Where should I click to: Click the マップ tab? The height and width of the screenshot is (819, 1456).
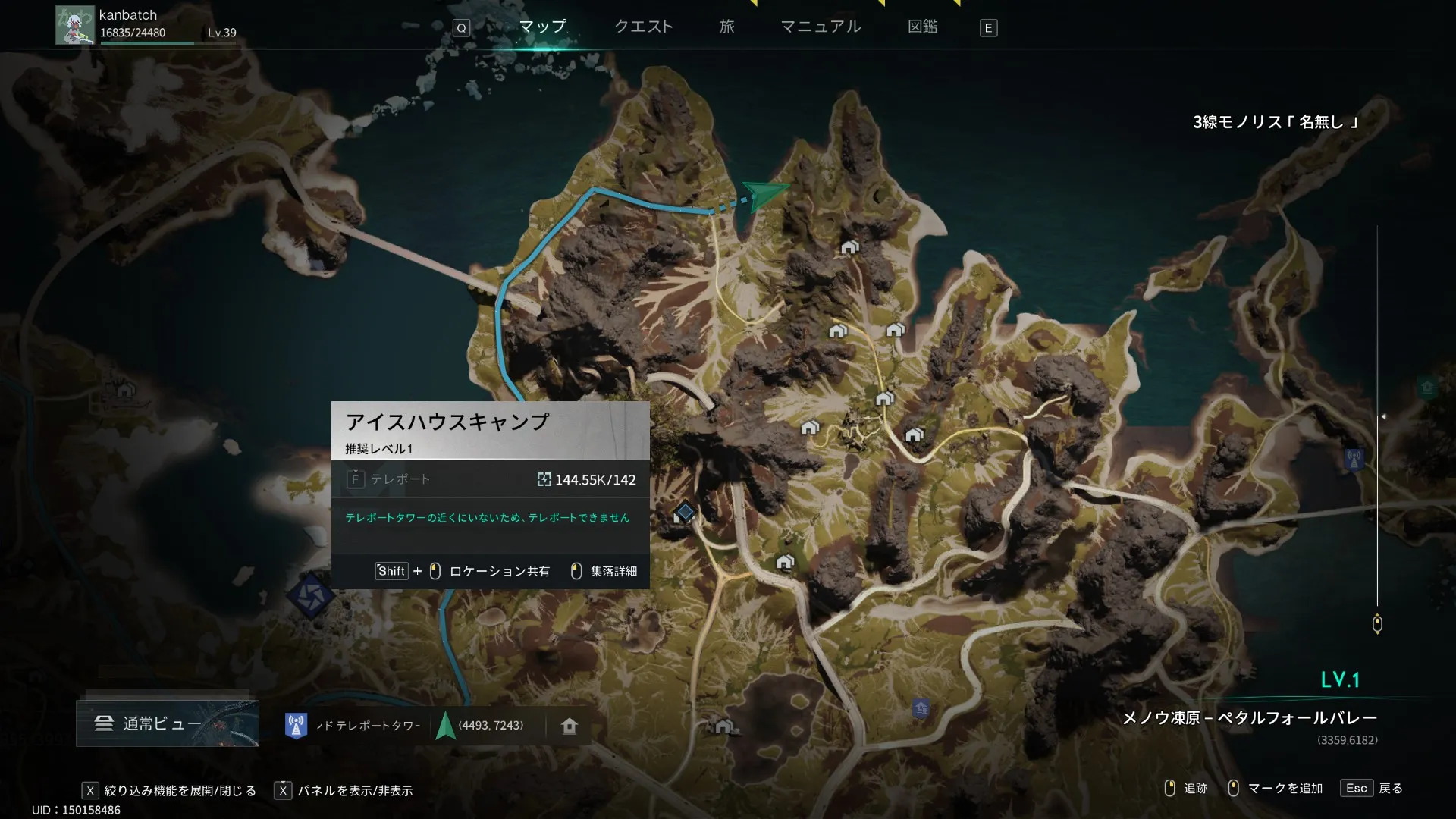542,27
